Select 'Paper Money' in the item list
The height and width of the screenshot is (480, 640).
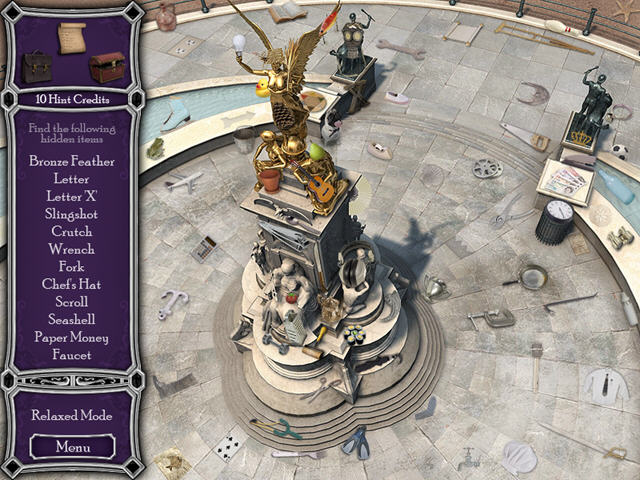coord(72,337)
